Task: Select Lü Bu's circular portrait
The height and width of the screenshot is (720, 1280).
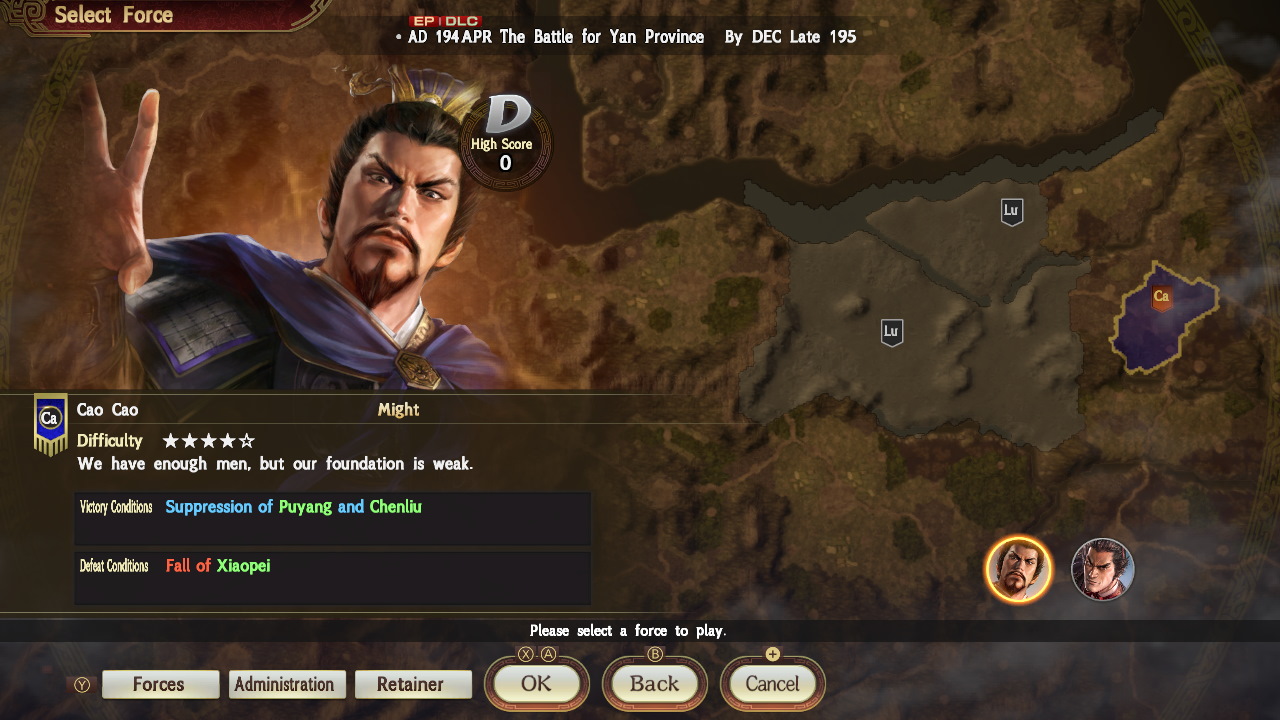Action: (x=1102, y=569)
